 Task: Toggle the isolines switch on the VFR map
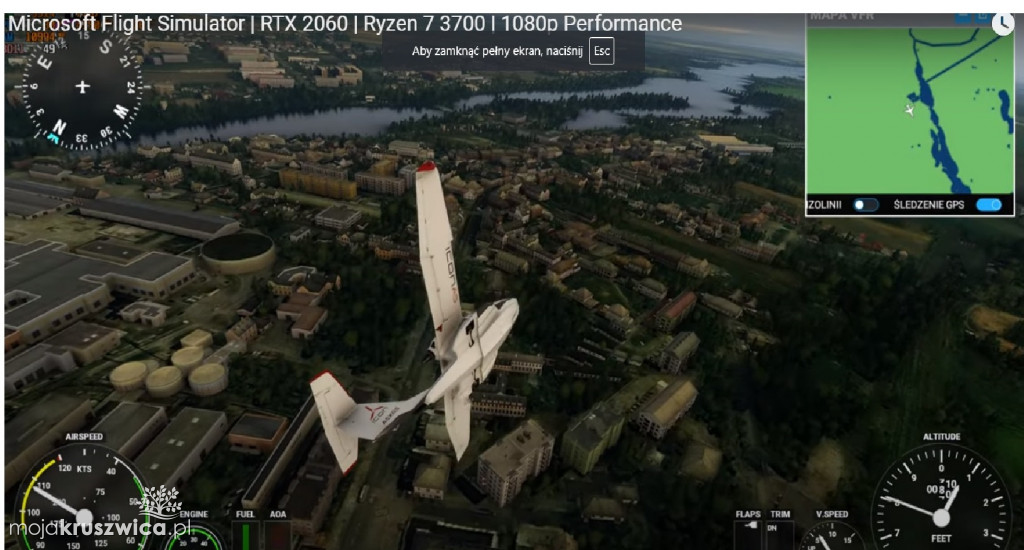point(865,205)
